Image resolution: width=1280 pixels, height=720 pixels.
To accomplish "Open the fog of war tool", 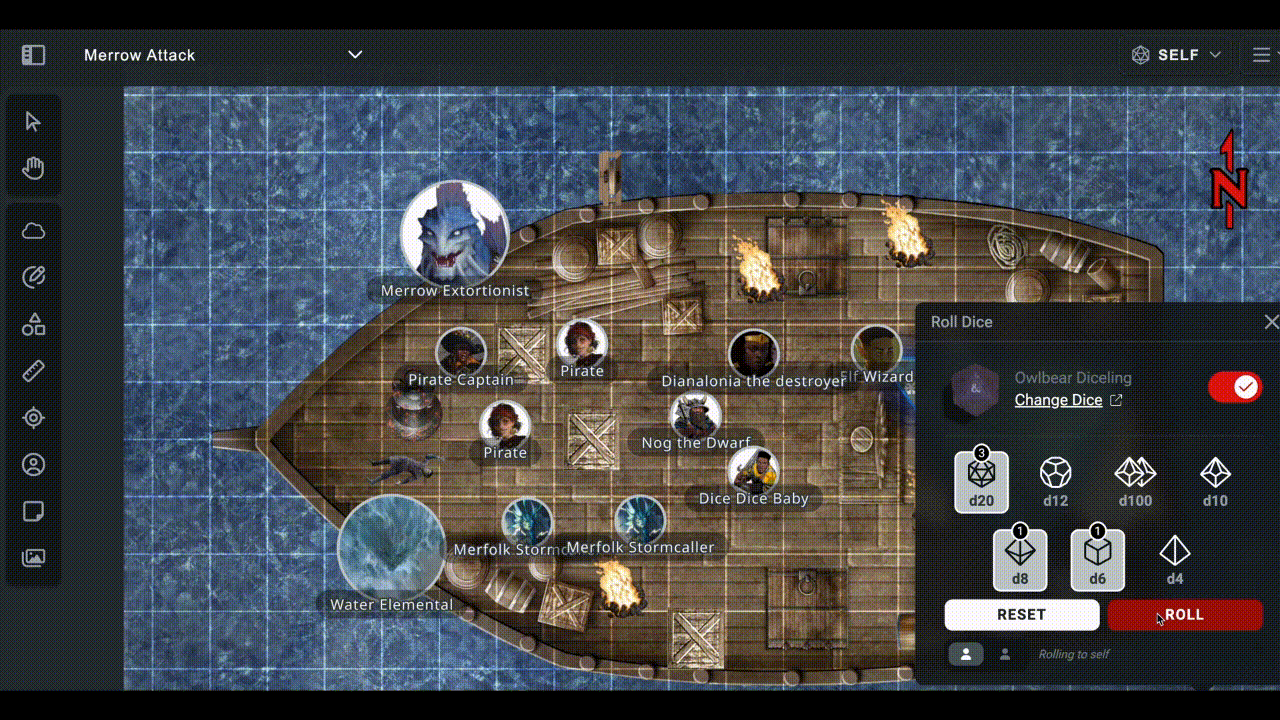I will (33, 231).
